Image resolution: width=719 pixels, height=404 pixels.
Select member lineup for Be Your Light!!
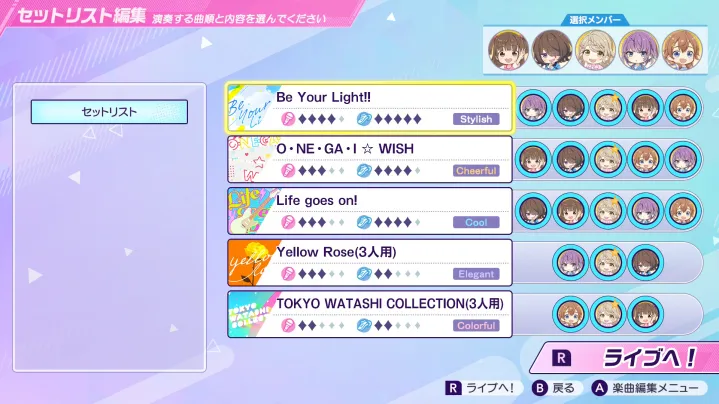click(608, 108)
